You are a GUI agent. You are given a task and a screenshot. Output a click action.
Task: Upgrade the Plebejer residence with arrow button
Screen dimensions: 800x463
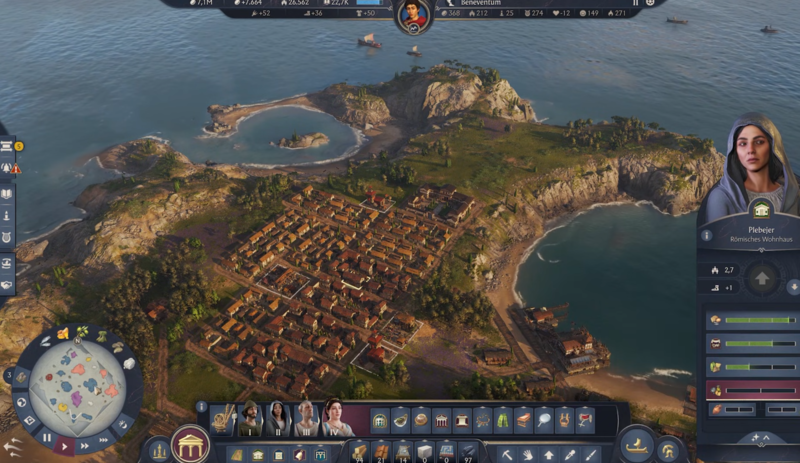[x=761, y=277]
